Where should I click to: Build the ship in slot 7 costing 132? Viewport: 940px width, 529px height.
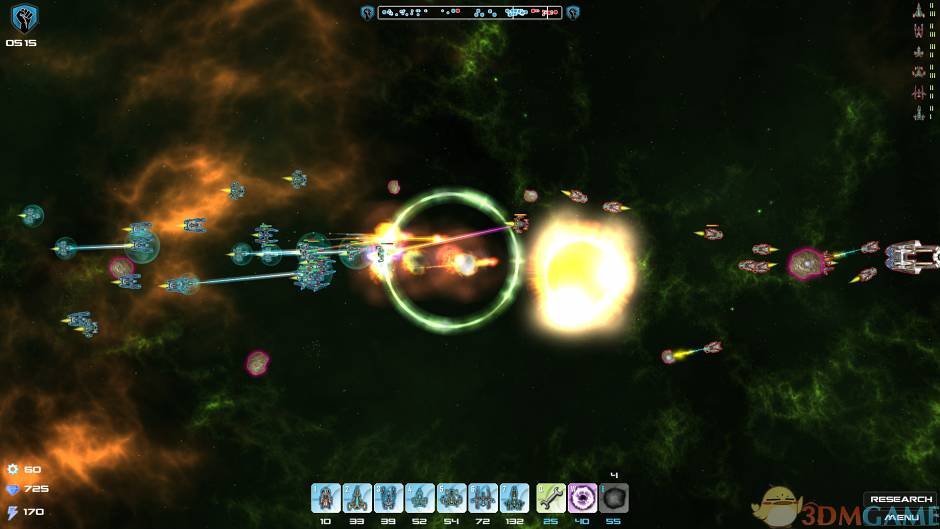515,498
